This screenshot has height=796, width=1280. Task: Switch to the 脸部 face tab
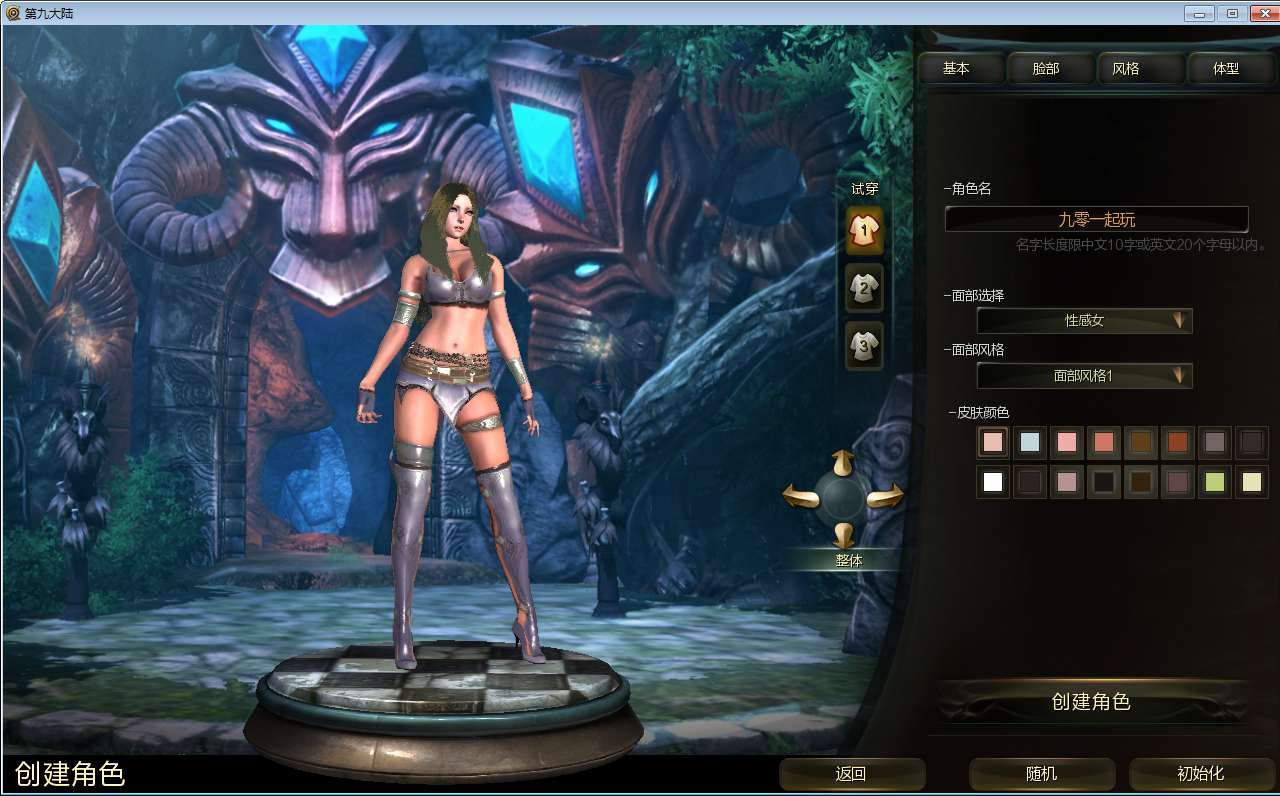[1049, 68]
